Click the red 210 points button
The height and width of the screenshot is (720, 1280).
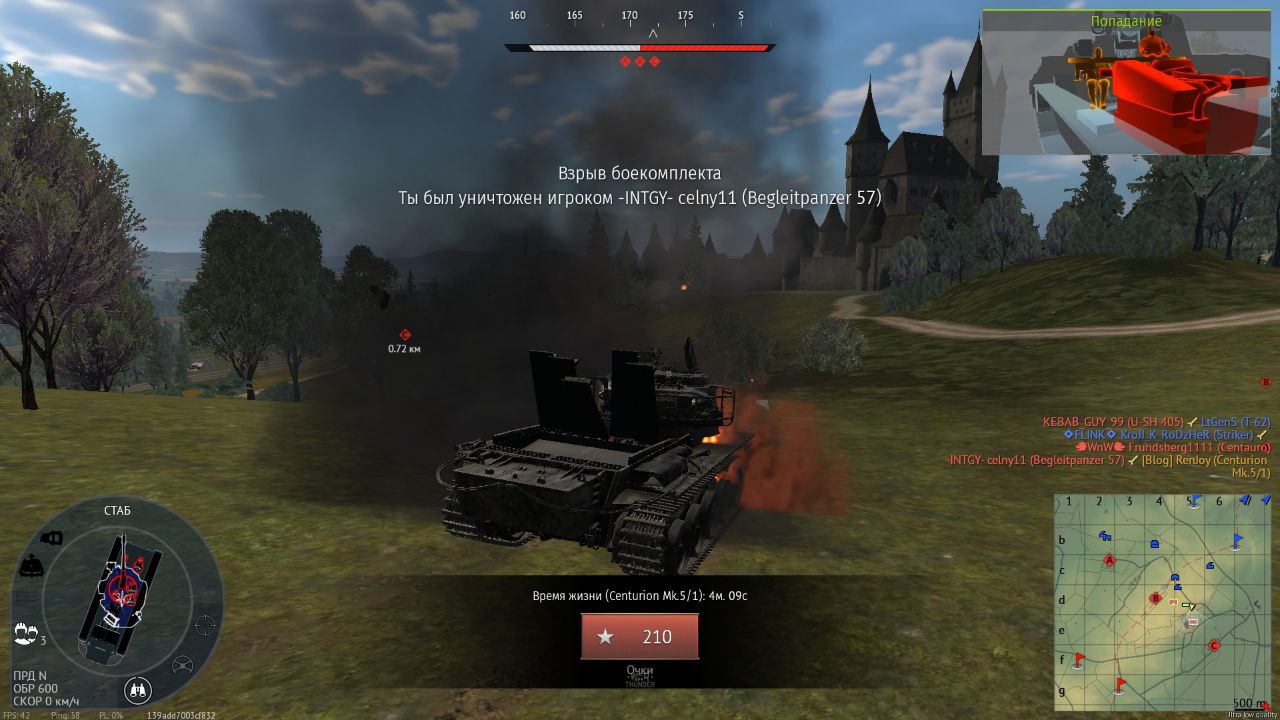point(640,637)
